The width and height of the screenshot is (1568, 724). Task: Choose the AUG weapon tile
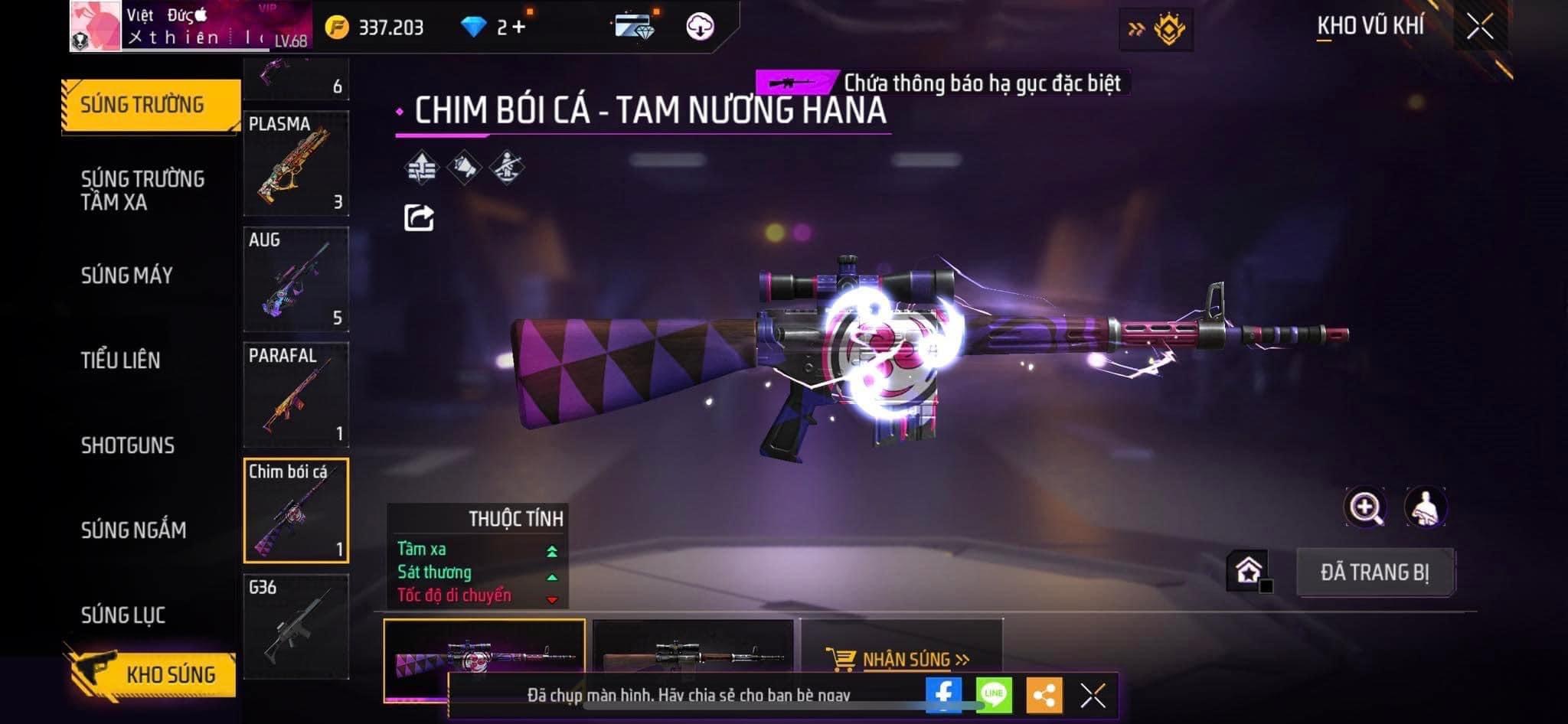pos(296,279)
